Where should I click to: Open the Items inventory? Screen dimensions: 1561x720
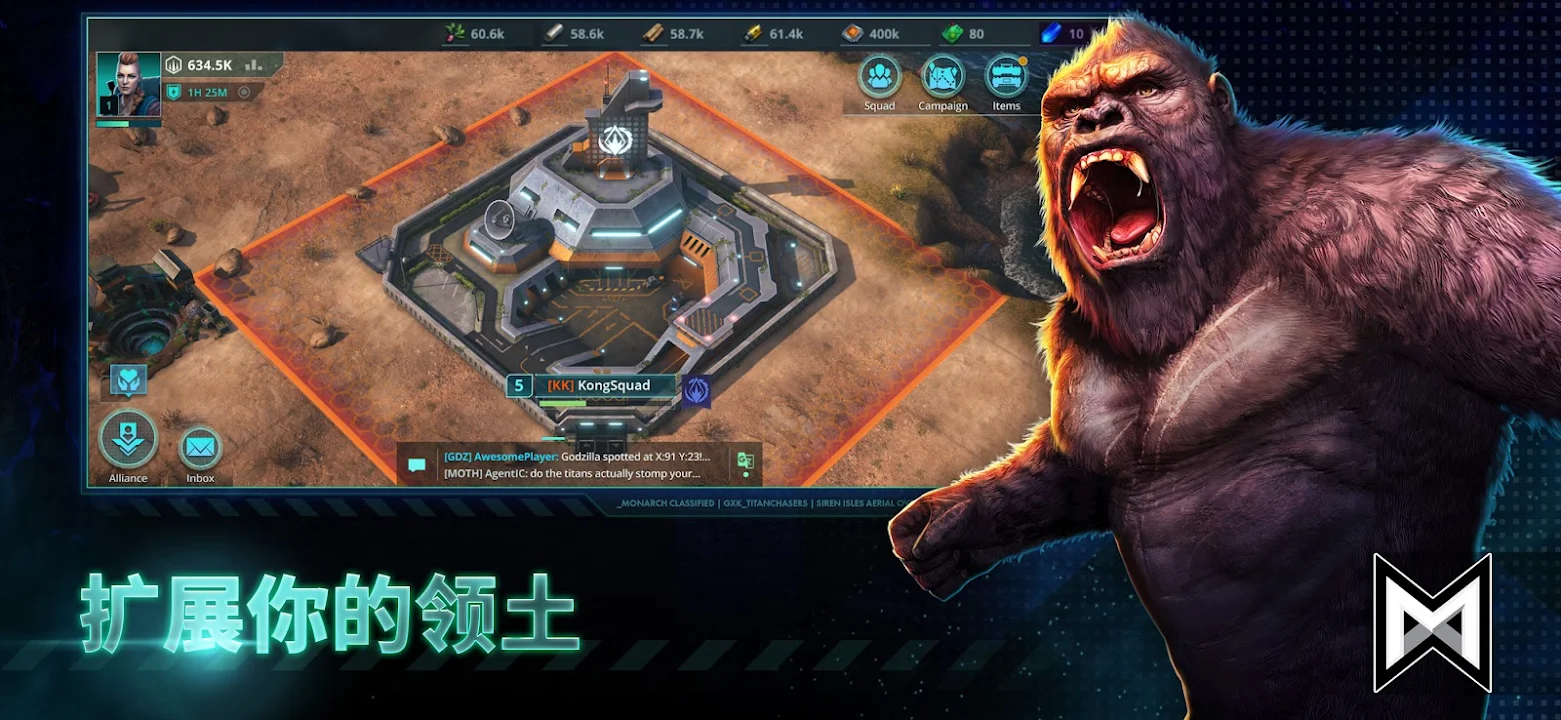coord(1006,80)
